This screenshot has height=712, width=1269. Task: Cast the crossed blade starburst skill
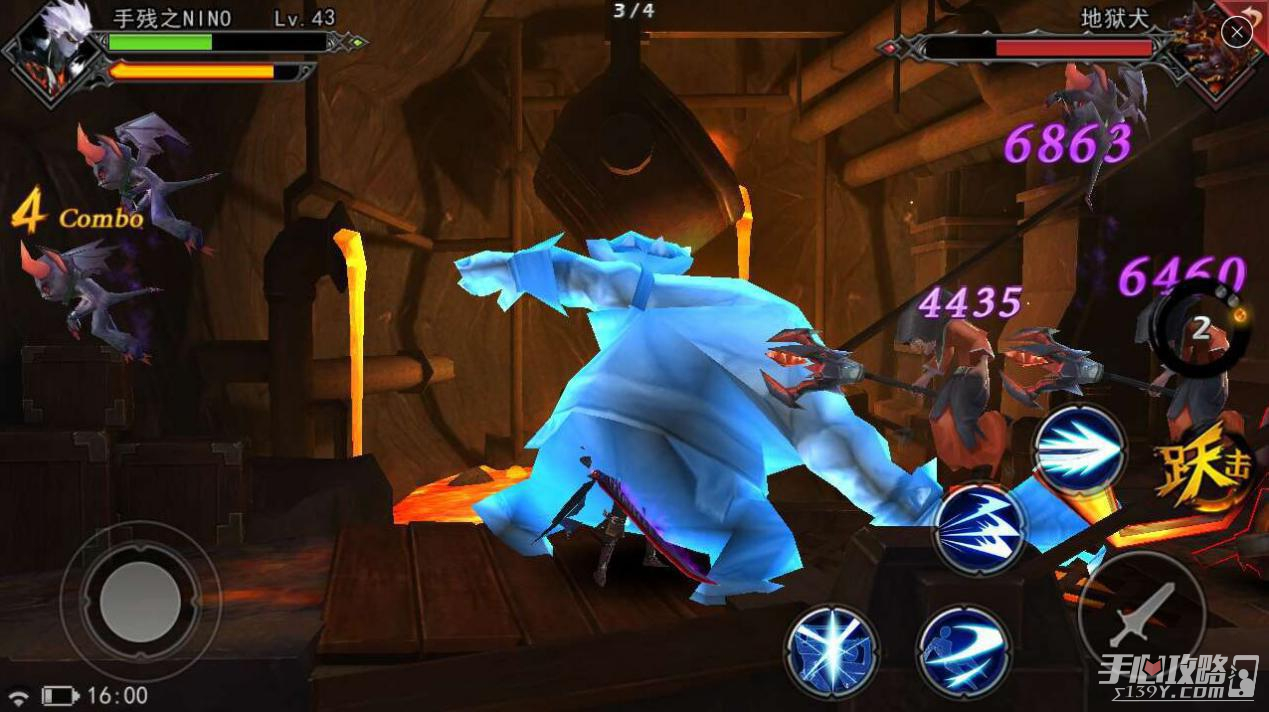(x=831, y=651)
